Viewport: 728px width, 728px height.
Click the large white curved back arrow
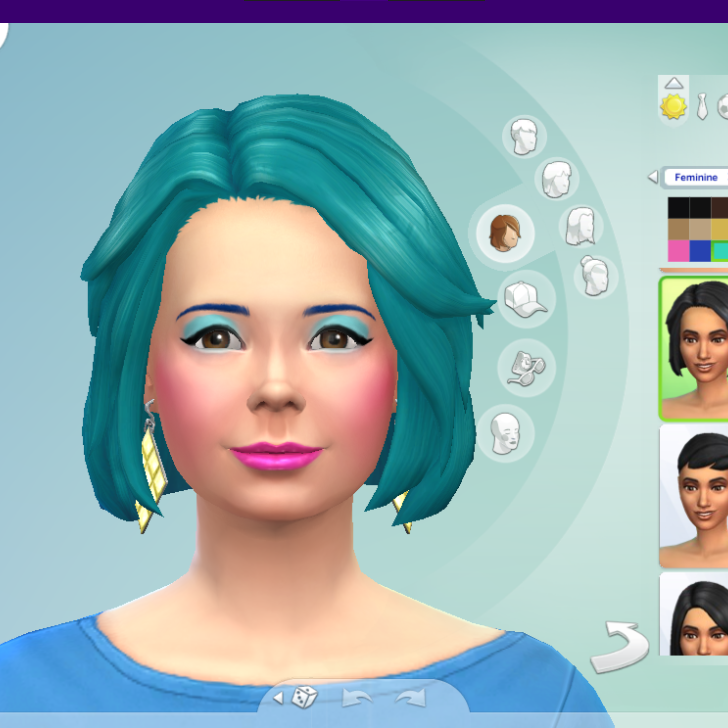tap(620, 647)
